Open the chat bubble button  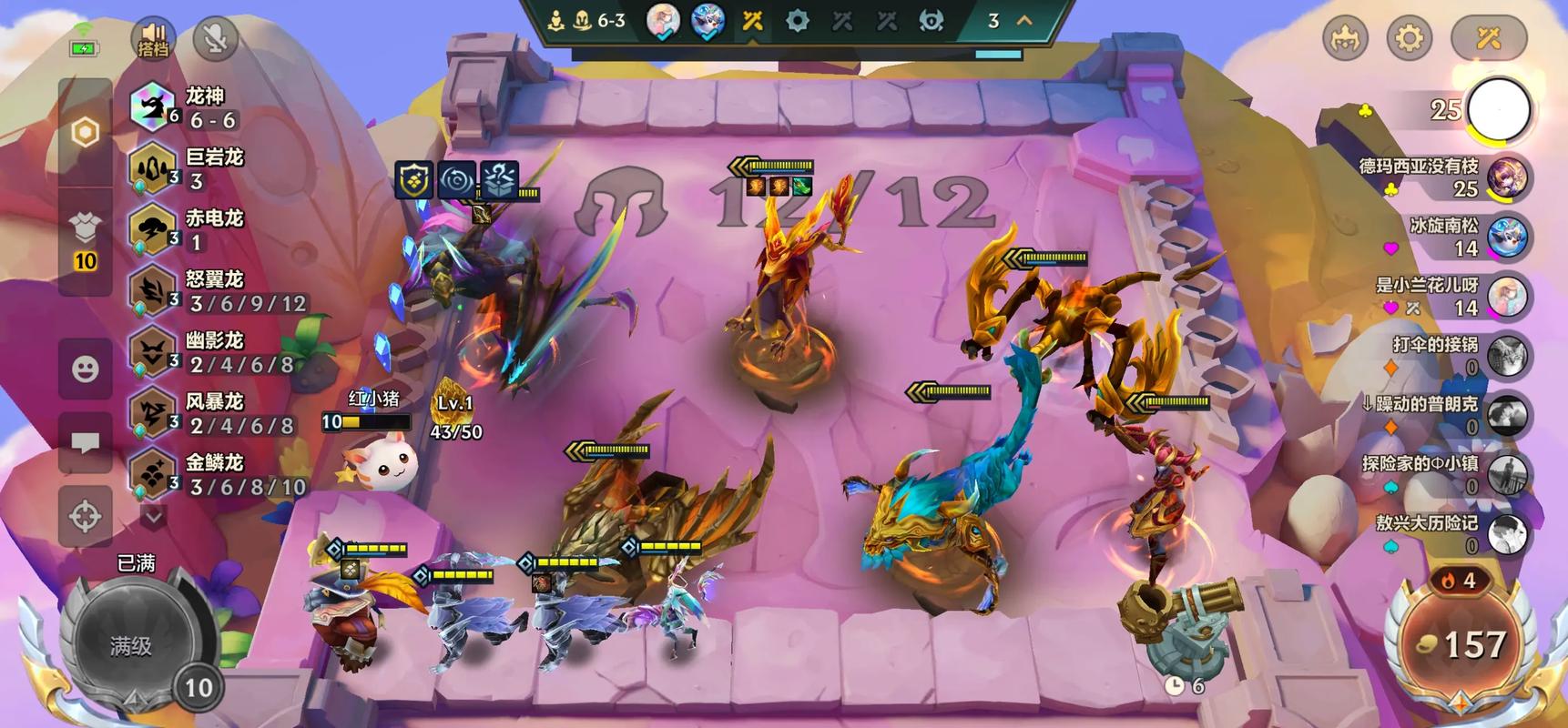coord(86,443)
